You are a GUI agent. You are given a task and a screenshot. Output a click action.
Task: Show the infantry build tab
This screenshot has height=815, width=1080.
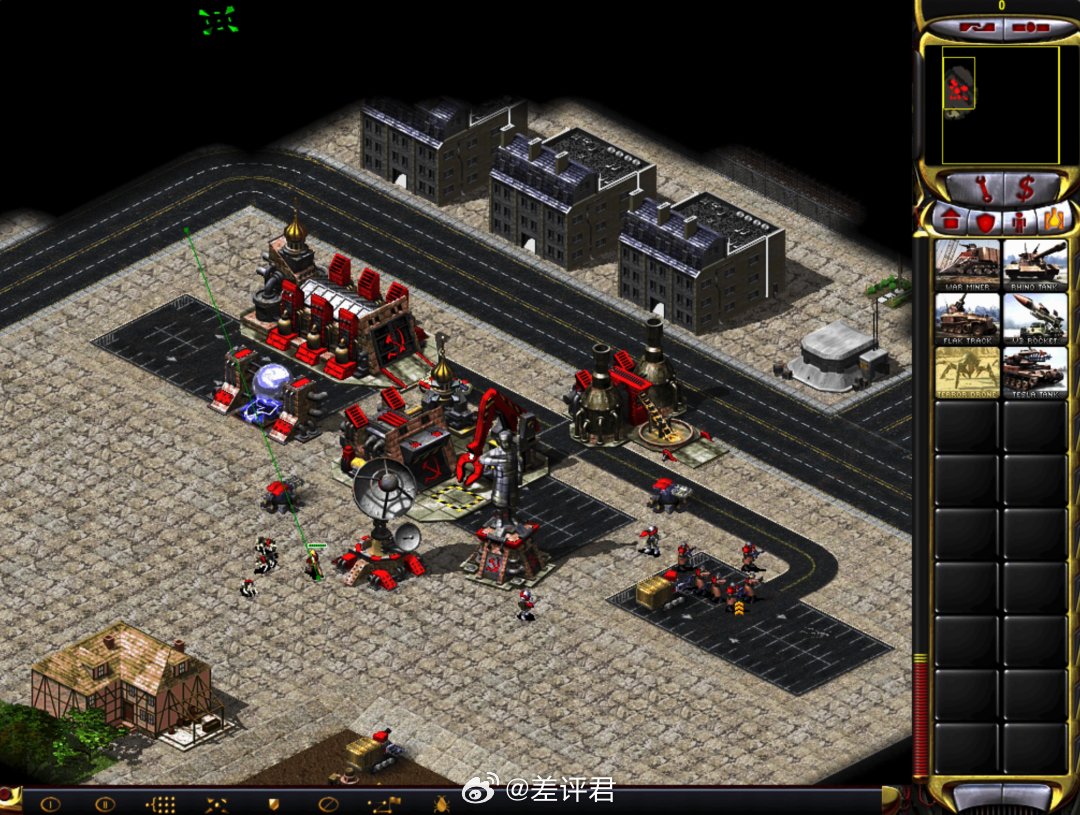point(1020,219)
